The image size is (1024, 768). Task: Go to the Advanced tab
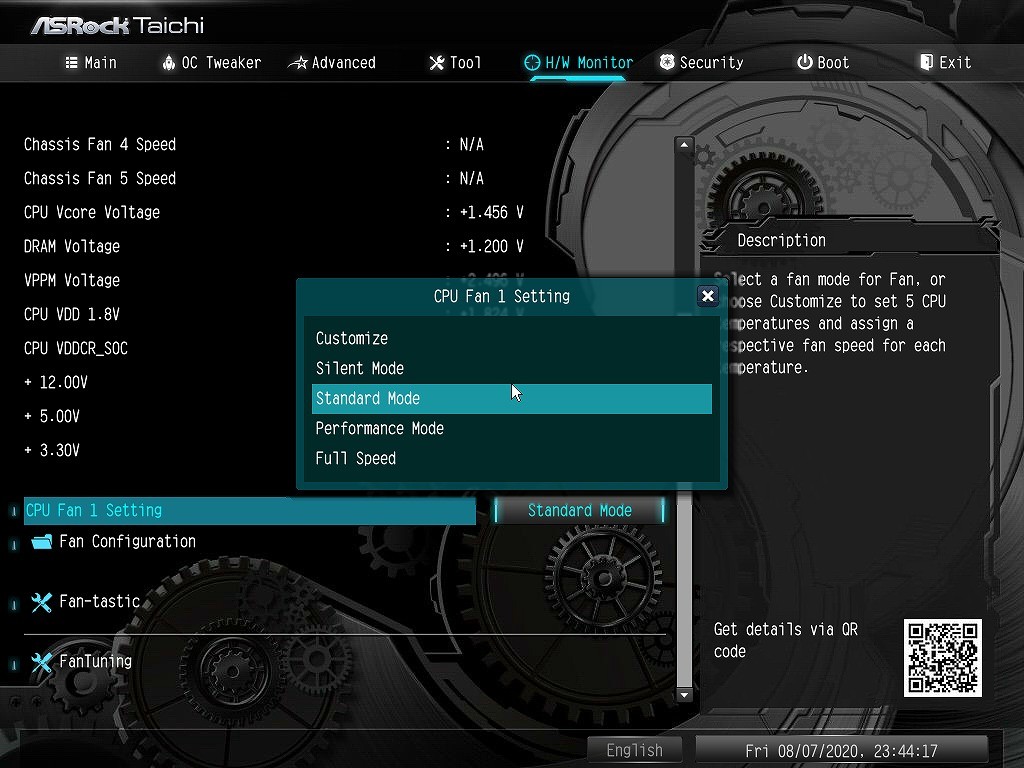click(332, 62)
